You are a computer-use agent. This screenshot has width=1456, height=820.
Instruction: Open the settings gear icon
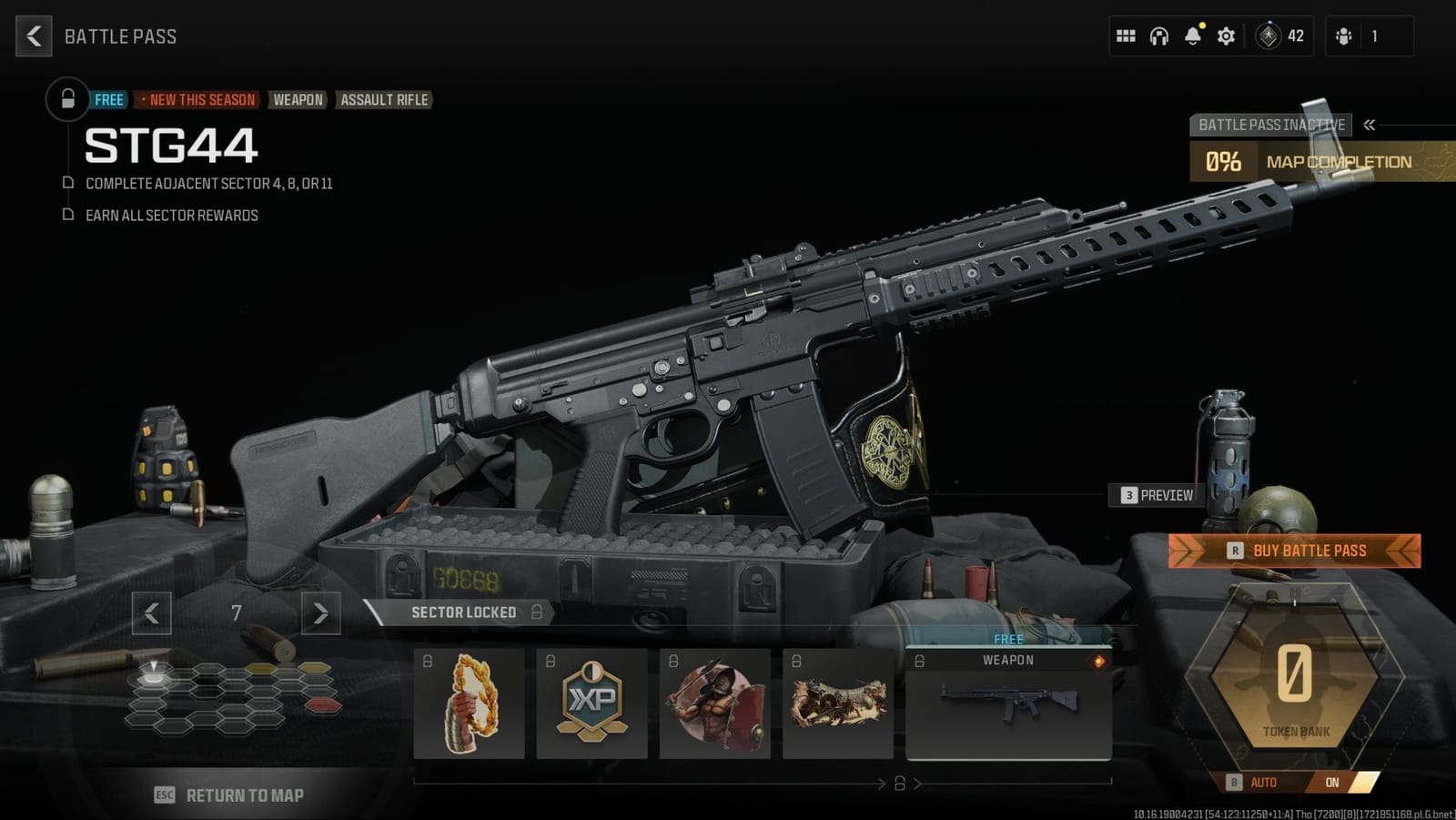pos(1225,35)
